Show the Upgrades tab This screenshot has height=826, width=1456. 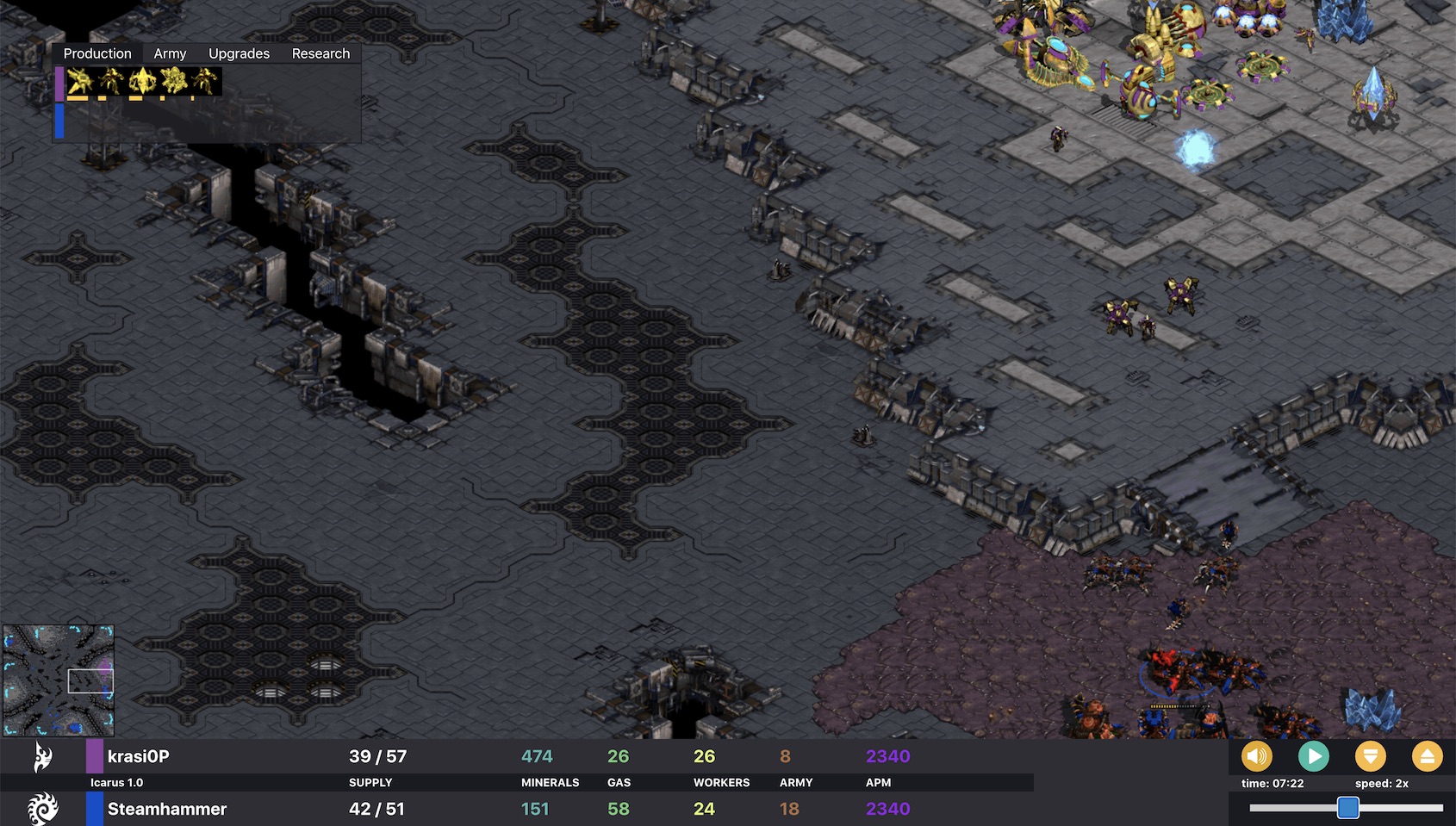pos(239,53)
